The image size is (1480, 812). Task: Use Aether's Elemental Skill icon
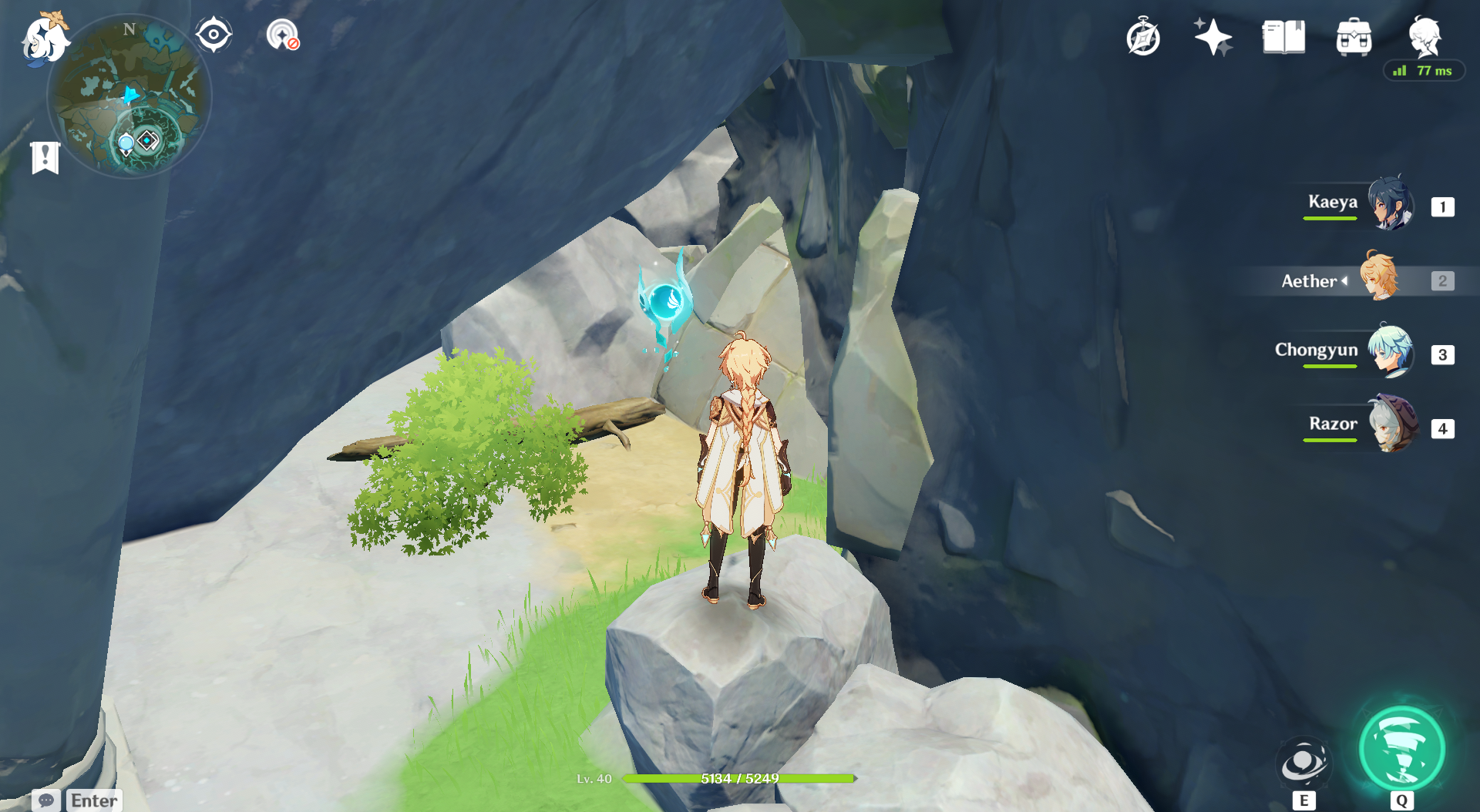point(1303,763)
